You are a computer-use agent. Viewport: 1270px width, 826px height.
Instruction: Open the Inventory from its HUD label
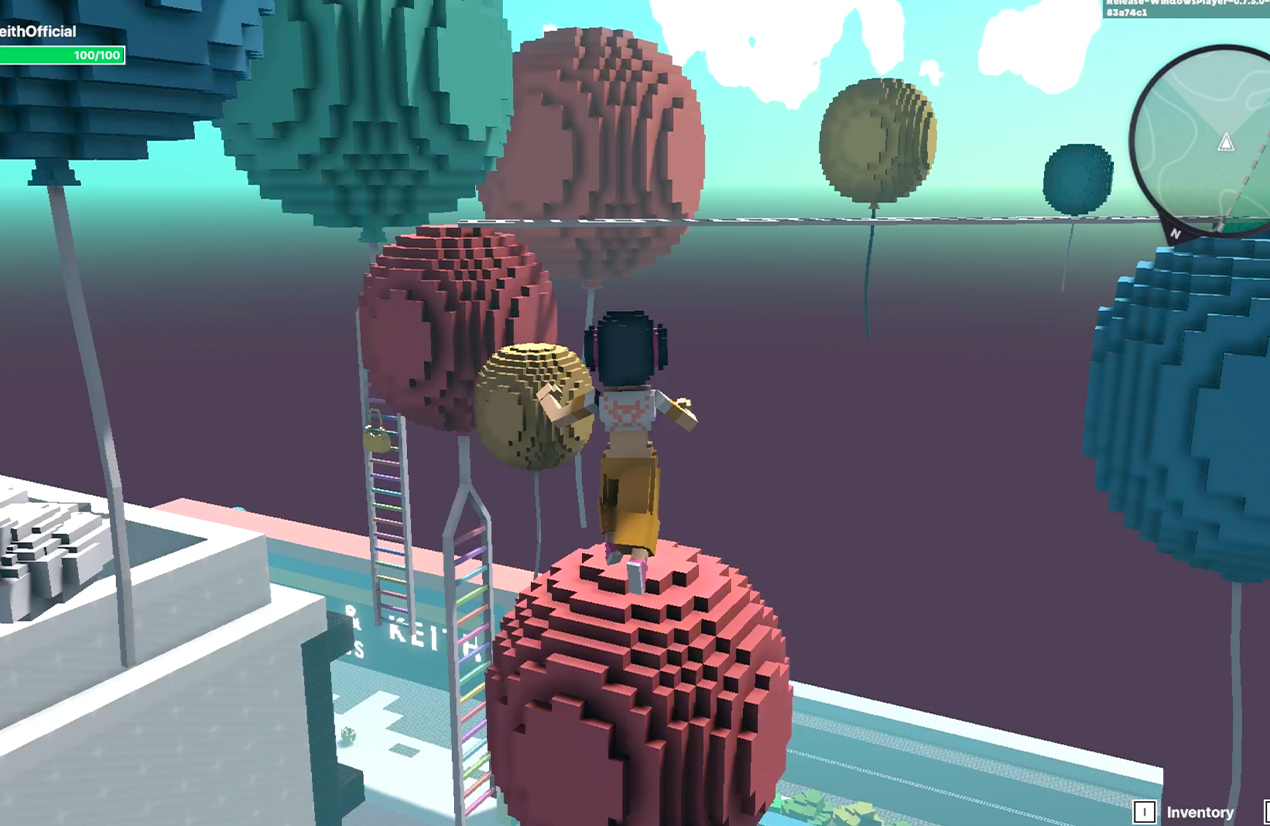[1199, 812]
